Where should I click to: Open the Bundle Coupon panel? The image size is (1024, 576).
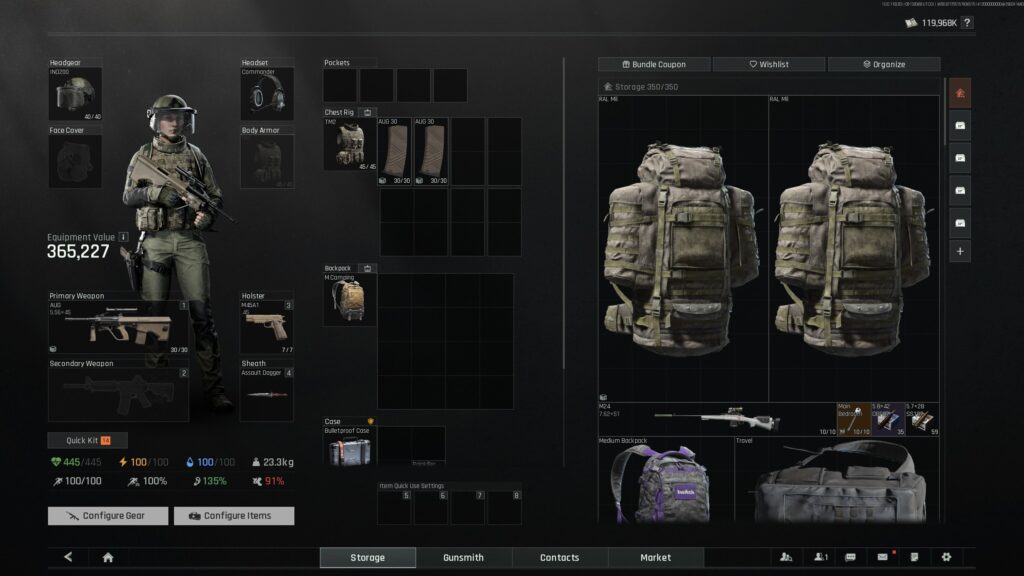[655, 64]
